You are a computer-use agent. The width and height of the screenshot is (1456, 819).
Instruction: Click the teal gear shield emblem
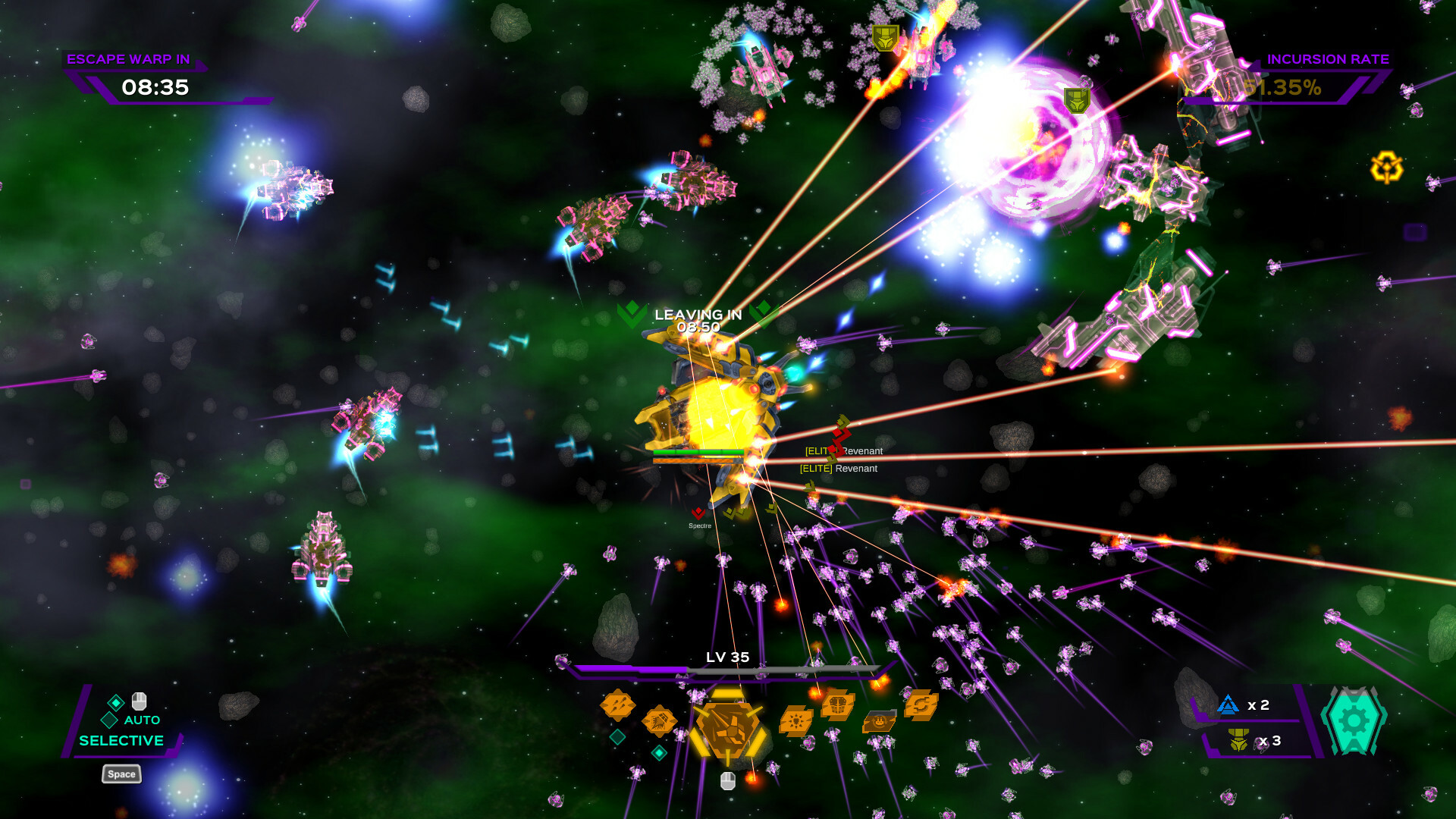(x=1353, y=720)
